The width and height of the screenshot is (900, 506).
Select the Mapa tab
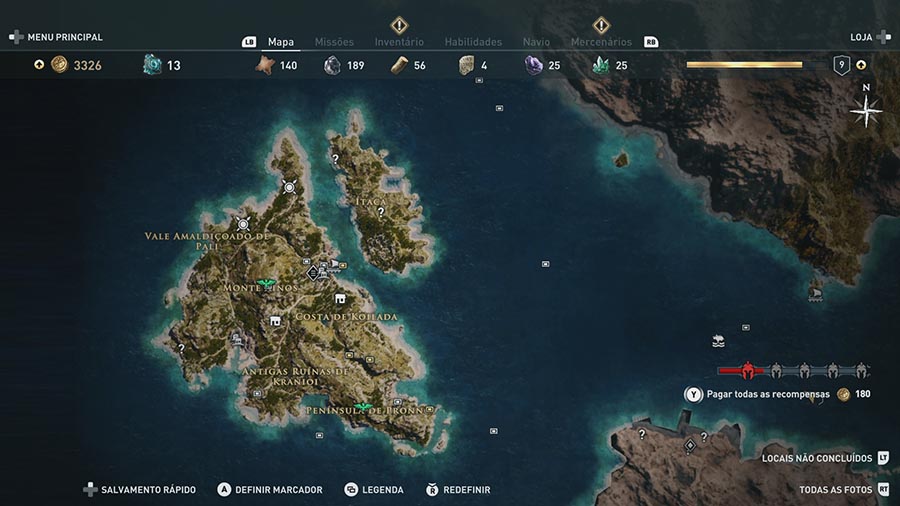point(281,42)
